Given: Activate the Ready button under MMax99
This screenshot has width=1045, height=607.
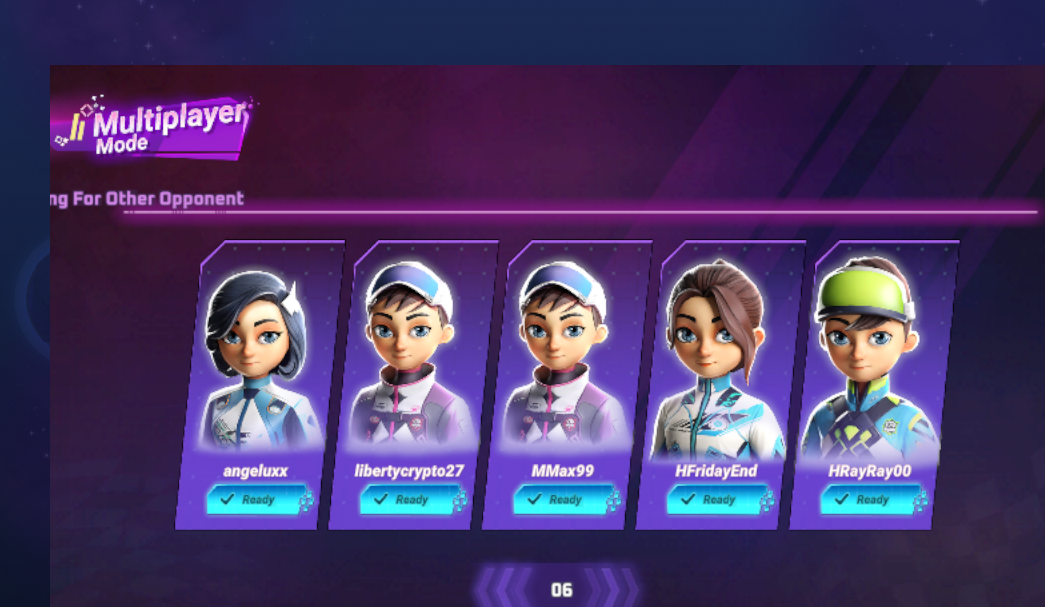Looking at the screenshot, I should click(556, 500).
